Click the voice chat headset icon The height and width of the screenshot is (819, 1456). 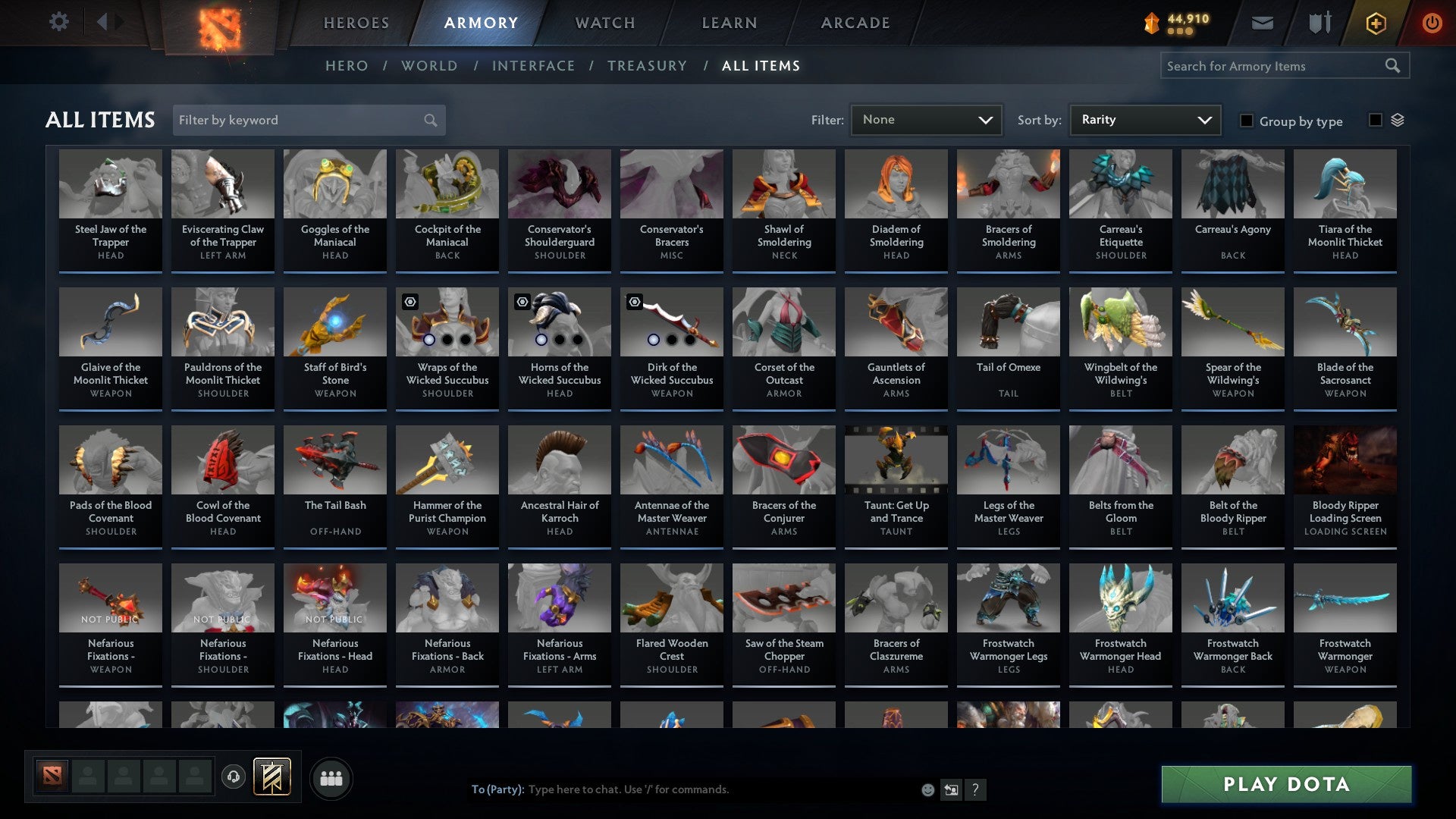[x=233, y=777]
